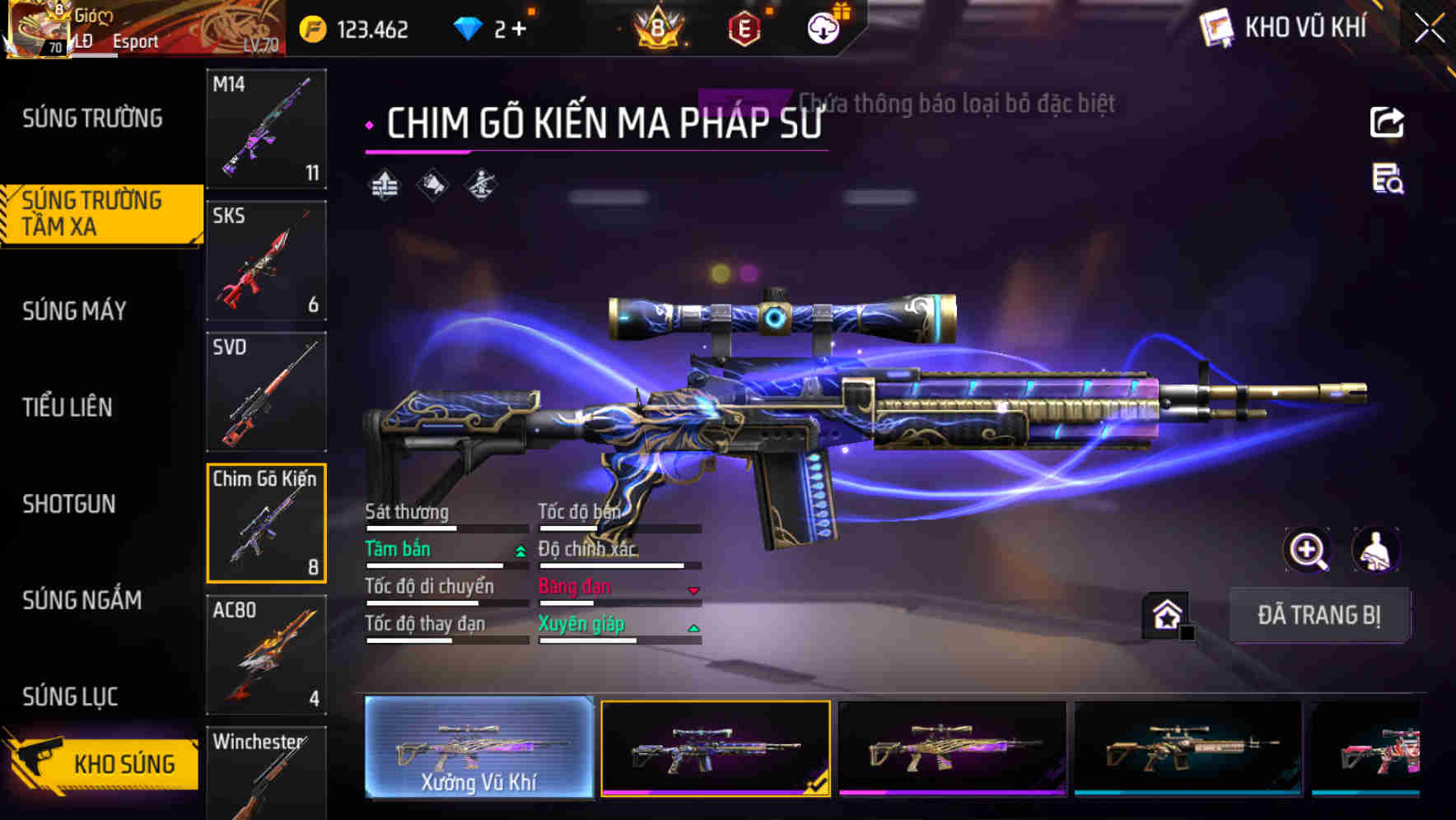Open the rank 8 crown badge

point(659,27)
